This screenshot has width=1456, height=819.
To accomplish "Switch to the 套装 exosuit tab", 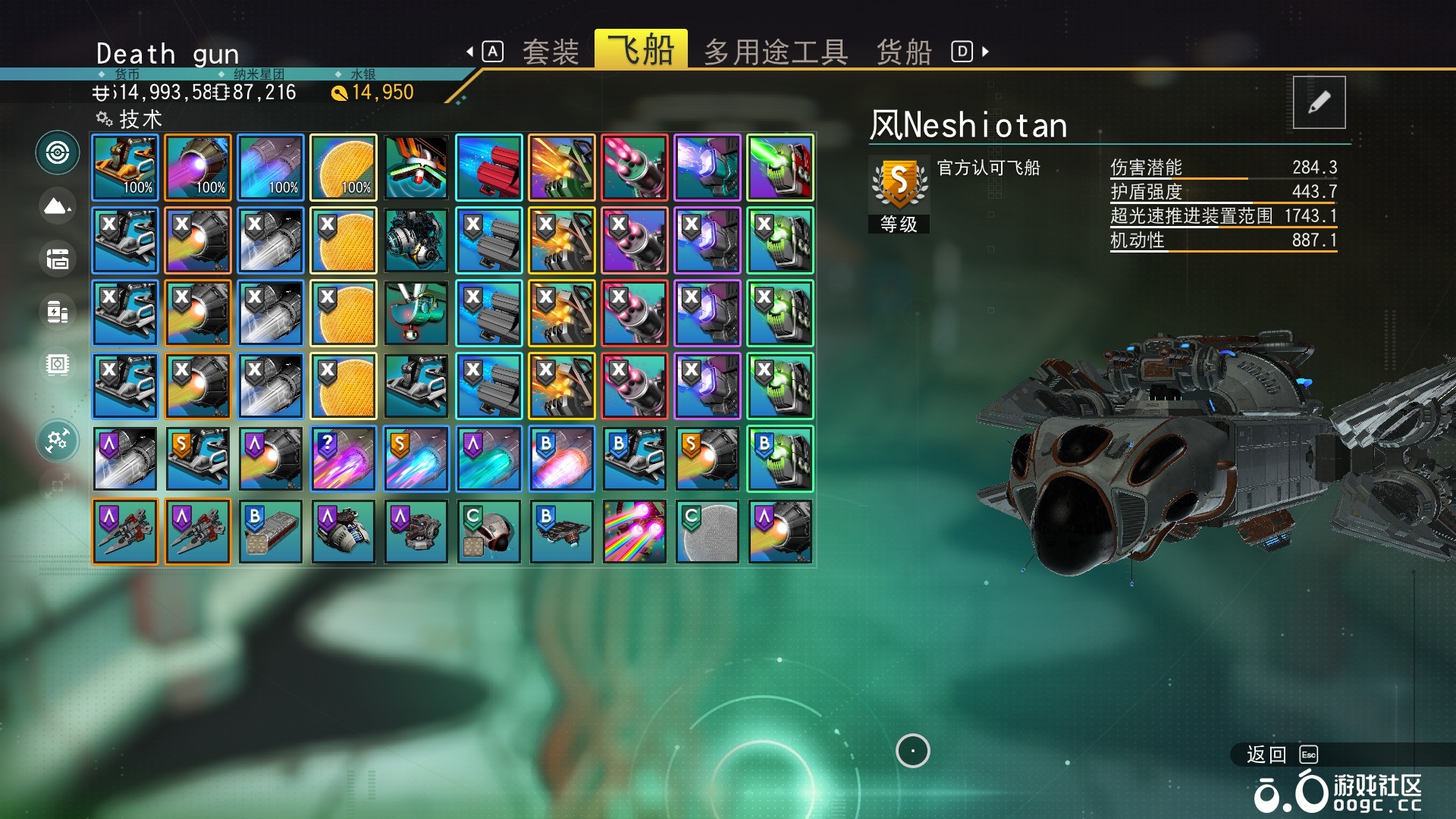I will (550, 52).
